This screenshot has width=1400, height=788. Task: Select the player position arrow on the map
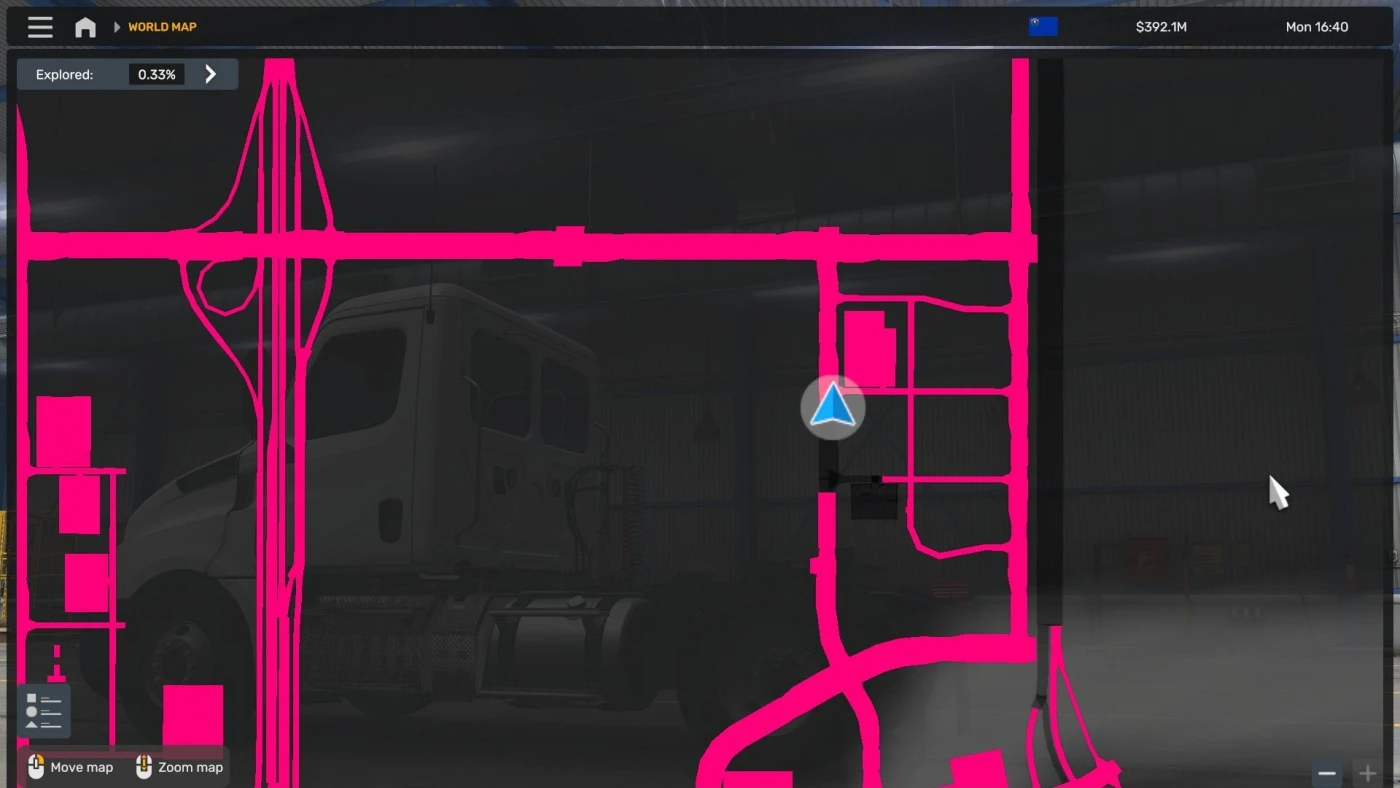tap(832, 407)
